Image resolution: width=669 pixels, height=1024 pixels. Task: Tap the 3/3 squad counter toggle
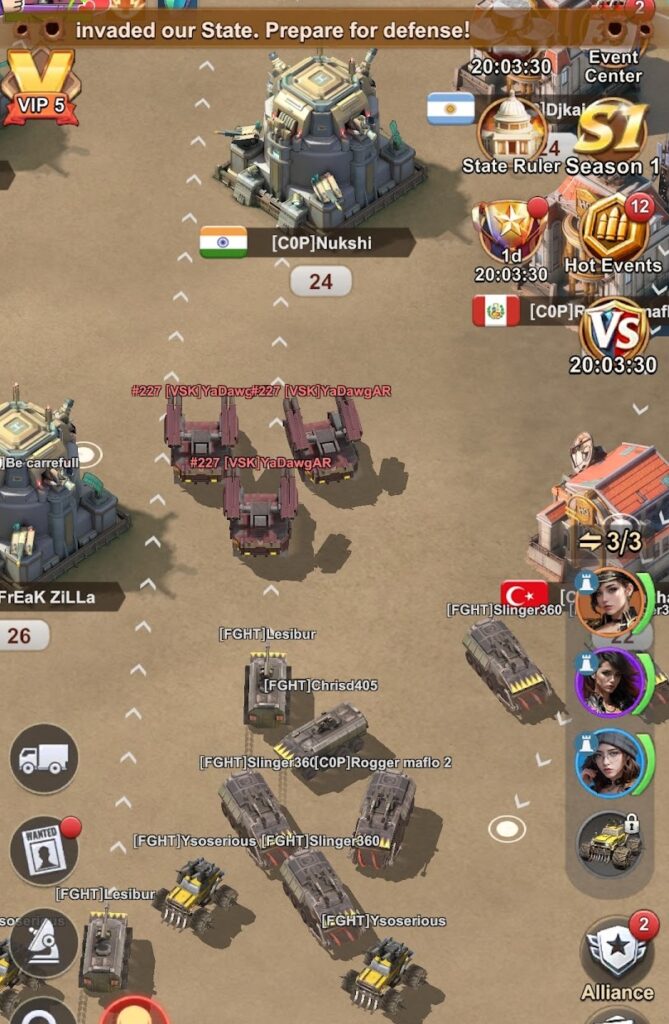(610, 542)
